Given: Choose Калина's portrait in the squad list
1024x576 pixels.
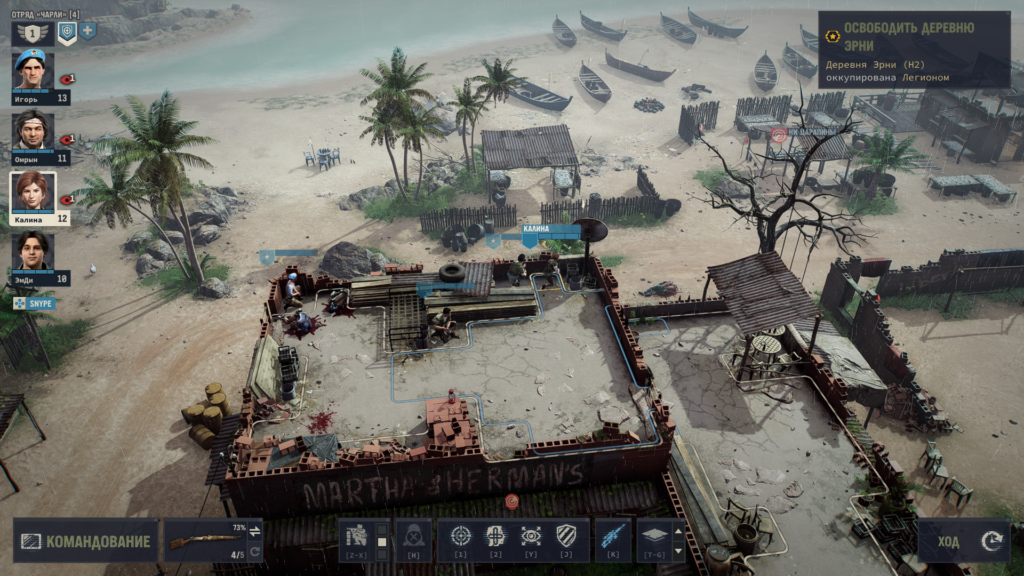Looking at the screenshot, I should click(32, 192).
